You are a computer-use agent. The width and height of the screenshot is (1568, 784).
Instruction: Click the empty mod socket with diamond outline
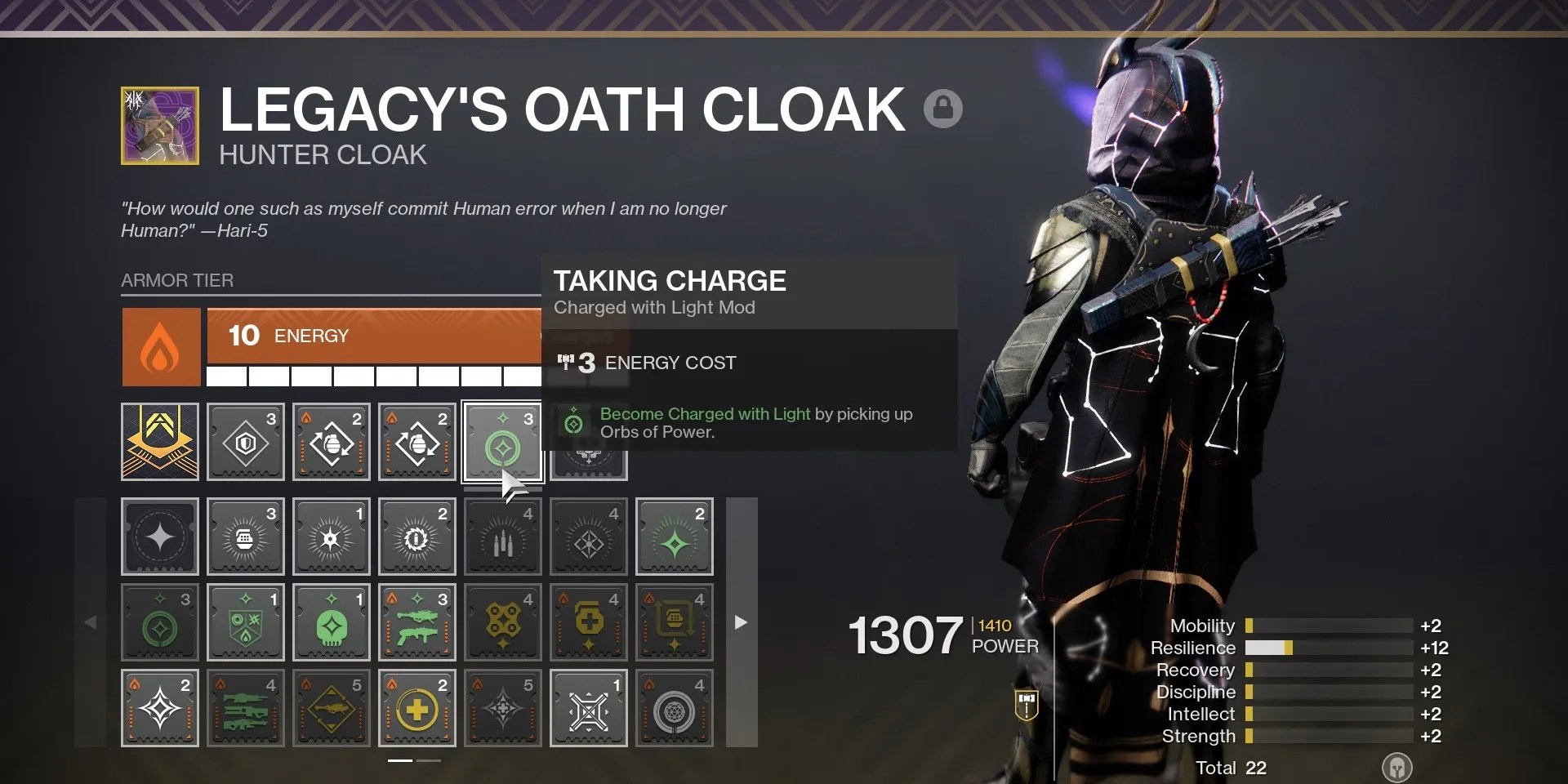click(x=160, y=537)
